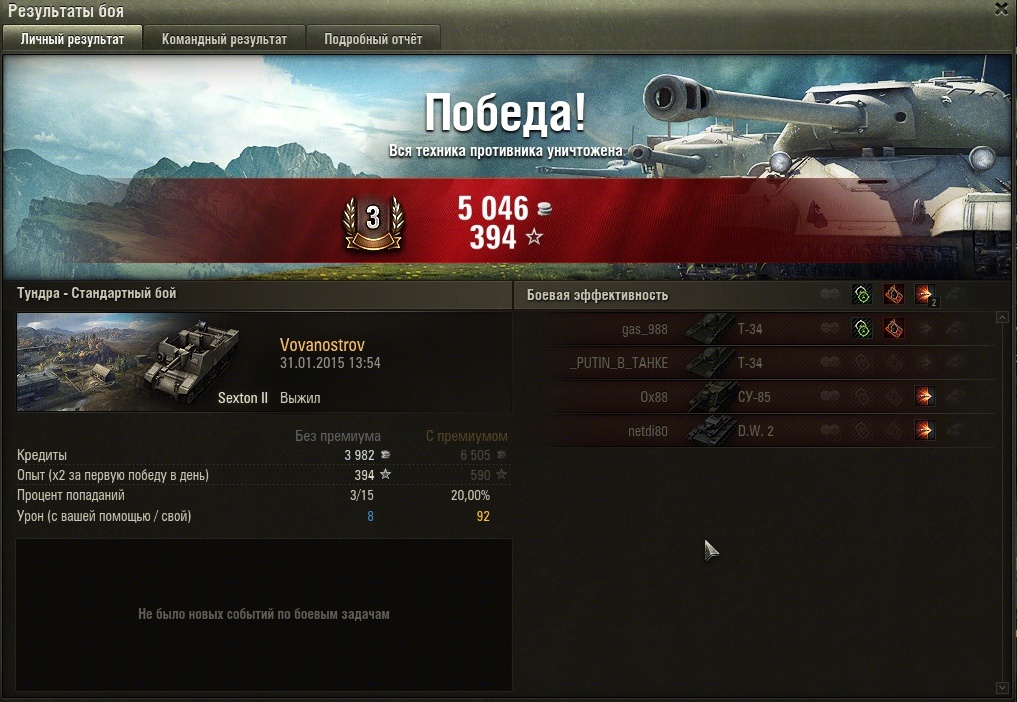
Task: Switch to the Личный результат tab
Action: pos(72,39)
